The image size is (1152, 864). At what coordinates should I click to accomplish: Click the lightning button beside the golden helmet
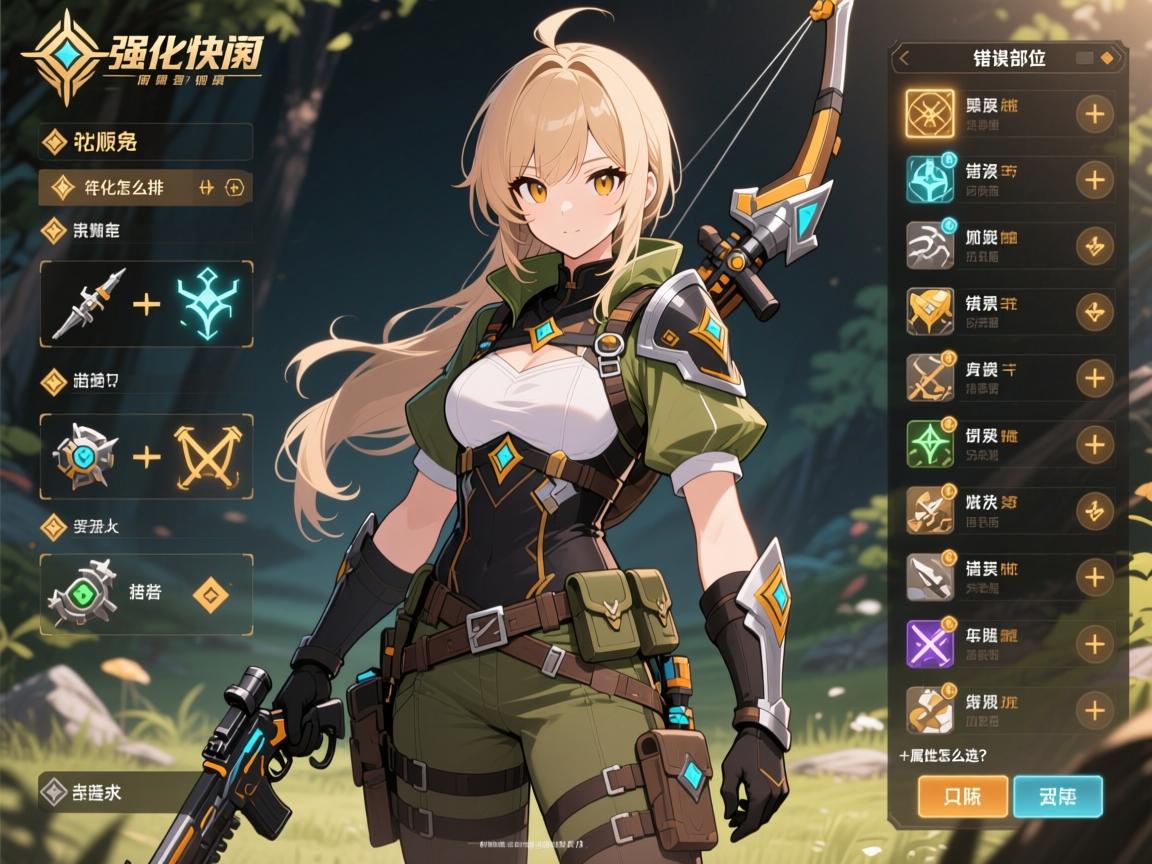click(x=1095, y=311)
